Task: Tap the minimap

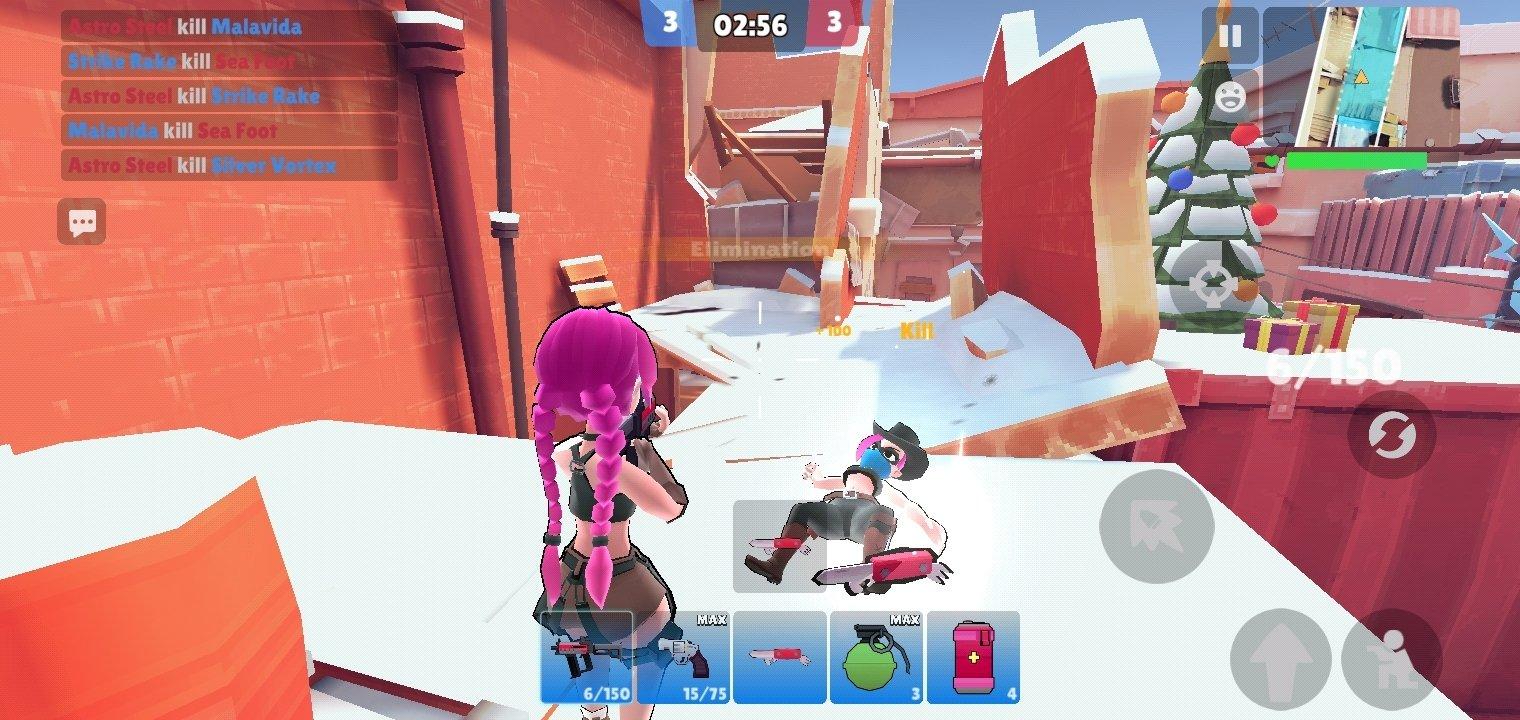Action: click(1360, 76)
